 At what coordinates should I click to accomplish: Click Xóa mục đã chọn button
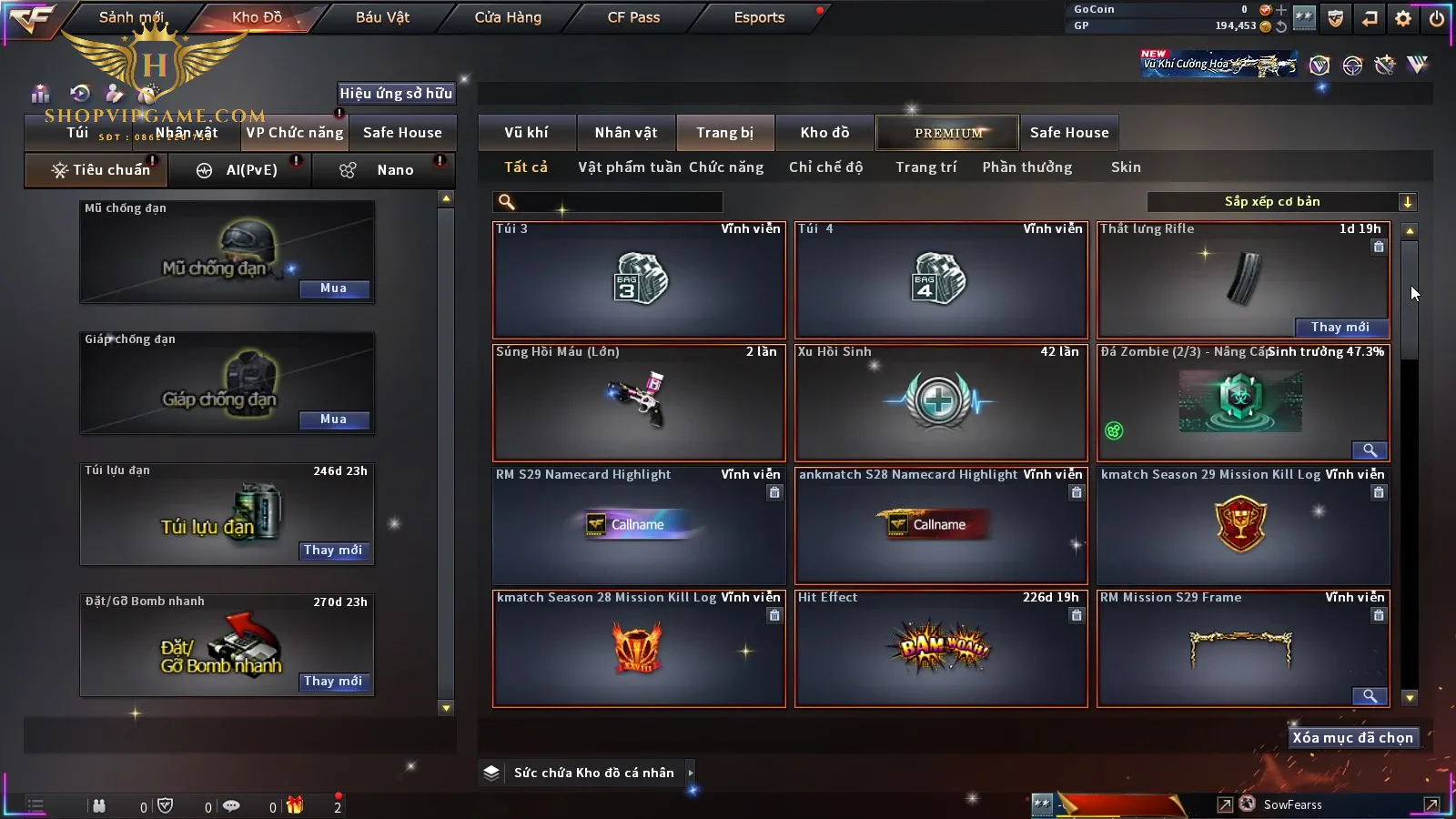tap(1352, 738)
